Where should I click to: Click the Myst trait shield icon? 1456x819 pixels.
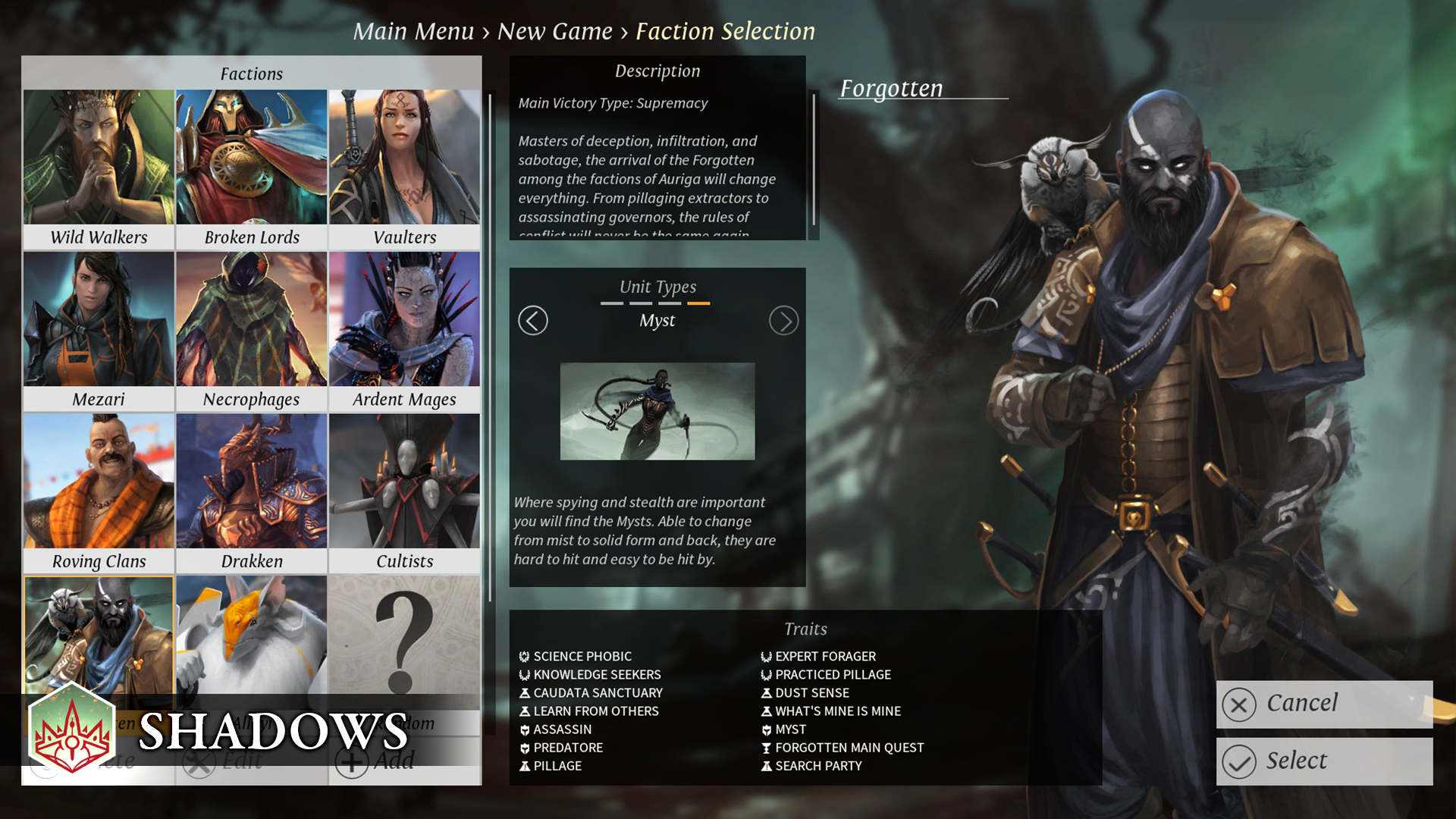tap(767, 729)
